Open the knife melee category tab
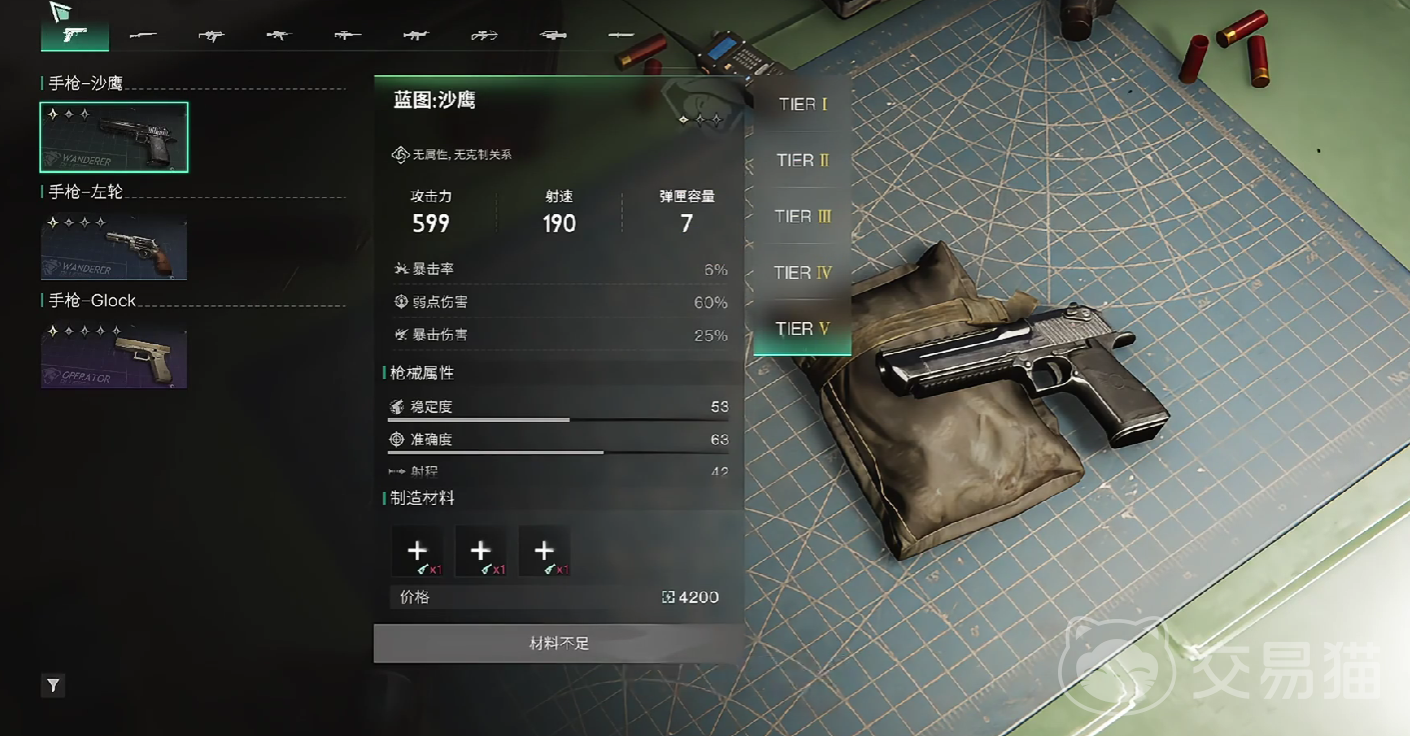Image resolution: width=1410 pixels, height=736 pixels. coord(621,35)
